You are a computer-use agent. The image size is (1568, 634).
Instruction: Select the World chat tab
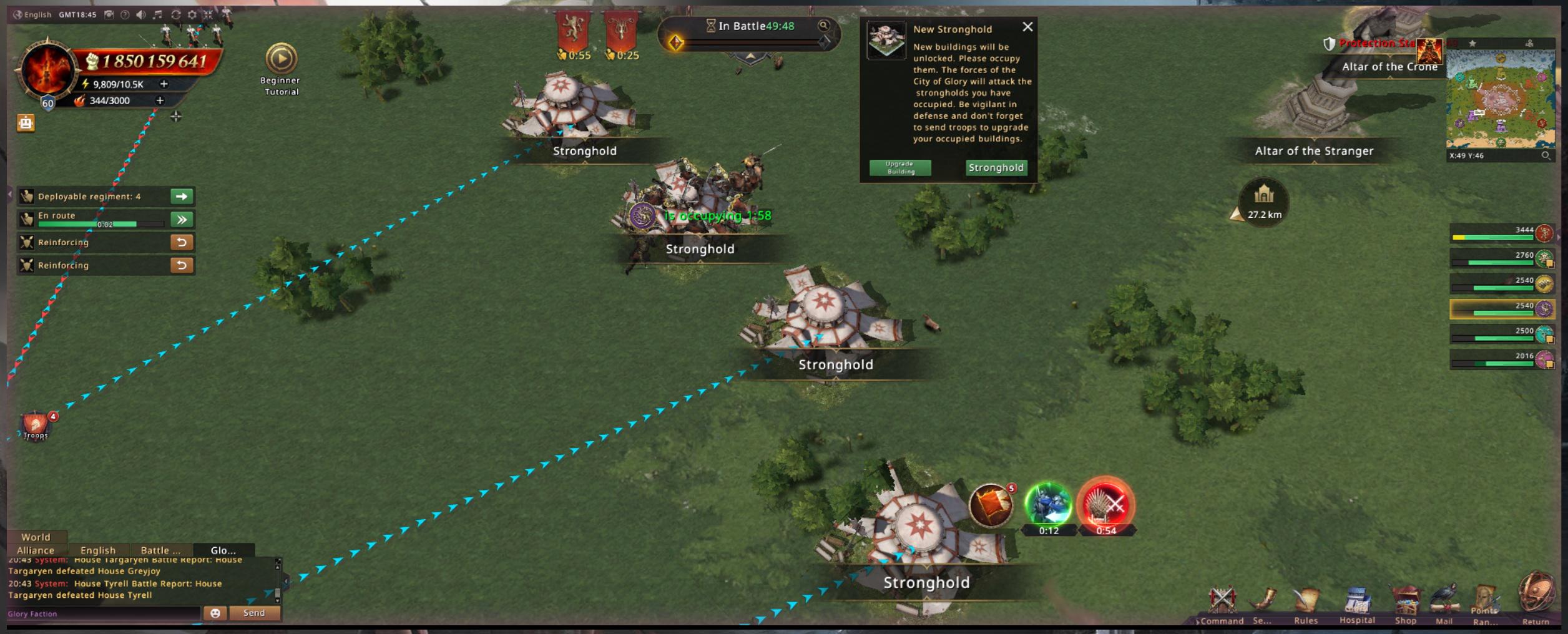pyautogui.click(x=36, y=537)
